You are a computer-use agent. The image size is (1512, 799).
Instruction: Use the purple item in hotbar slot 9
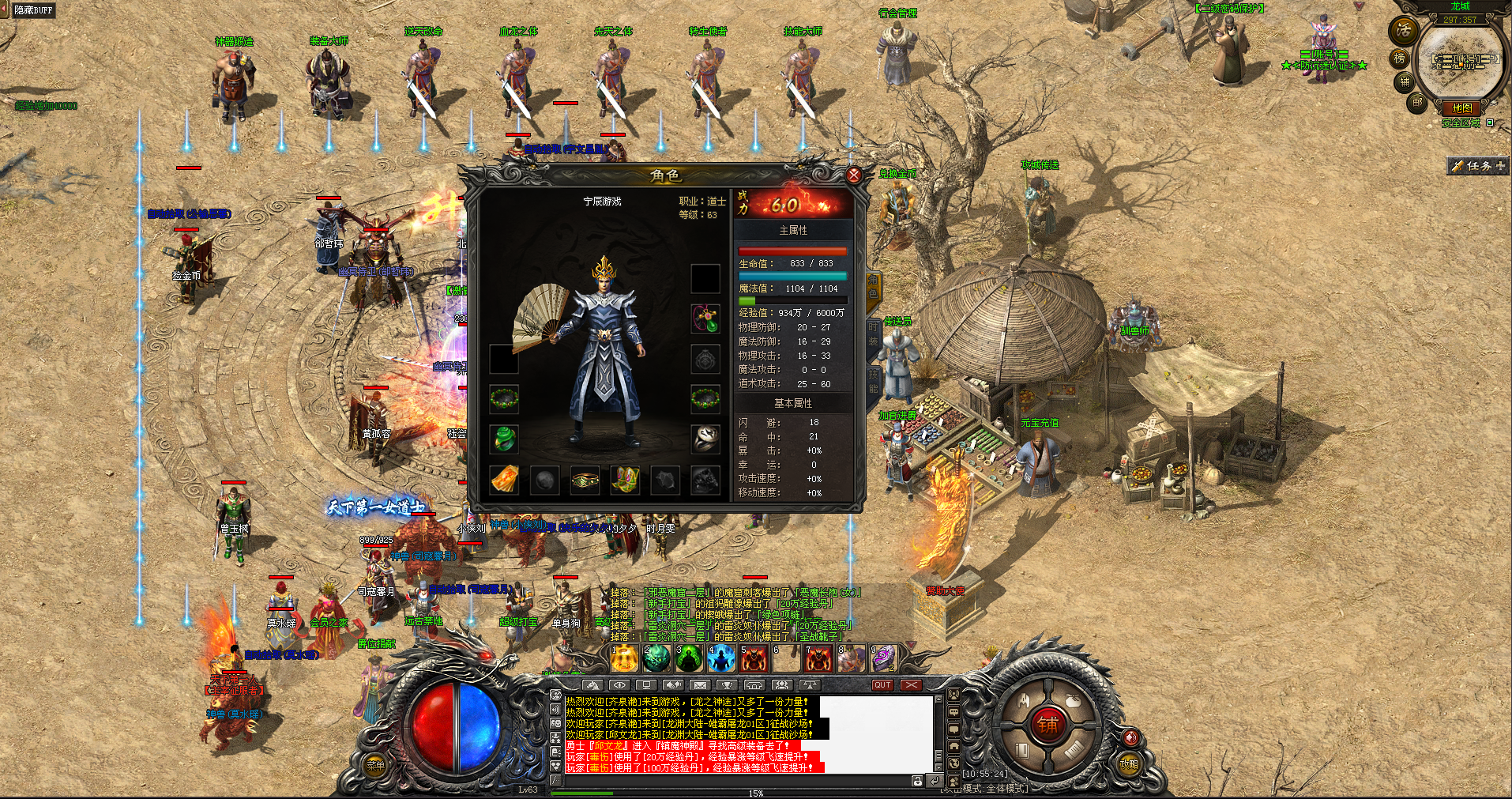[883, 658]
